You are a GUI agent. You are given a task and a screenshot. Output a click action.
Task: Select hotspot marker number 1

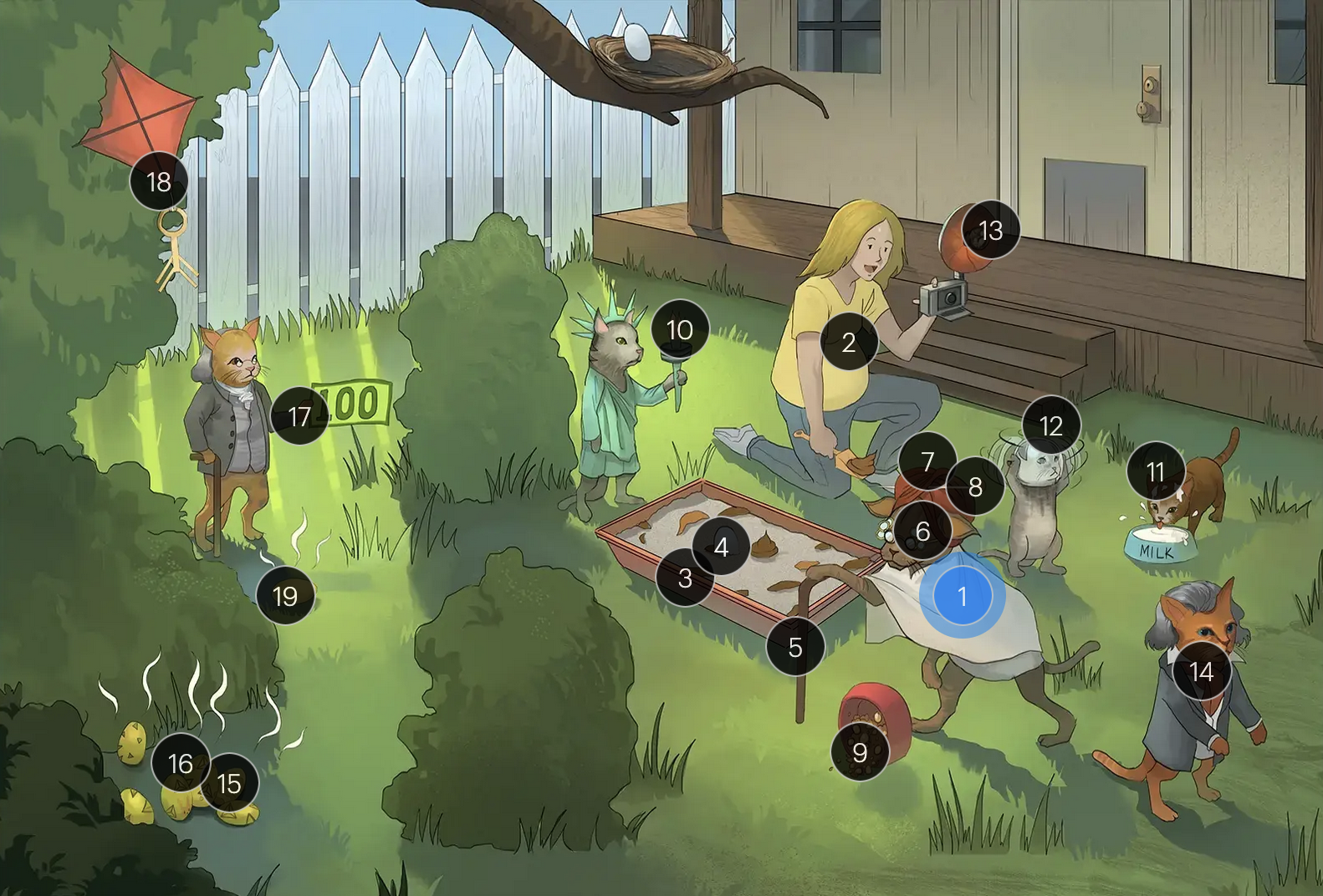(962, 596)
